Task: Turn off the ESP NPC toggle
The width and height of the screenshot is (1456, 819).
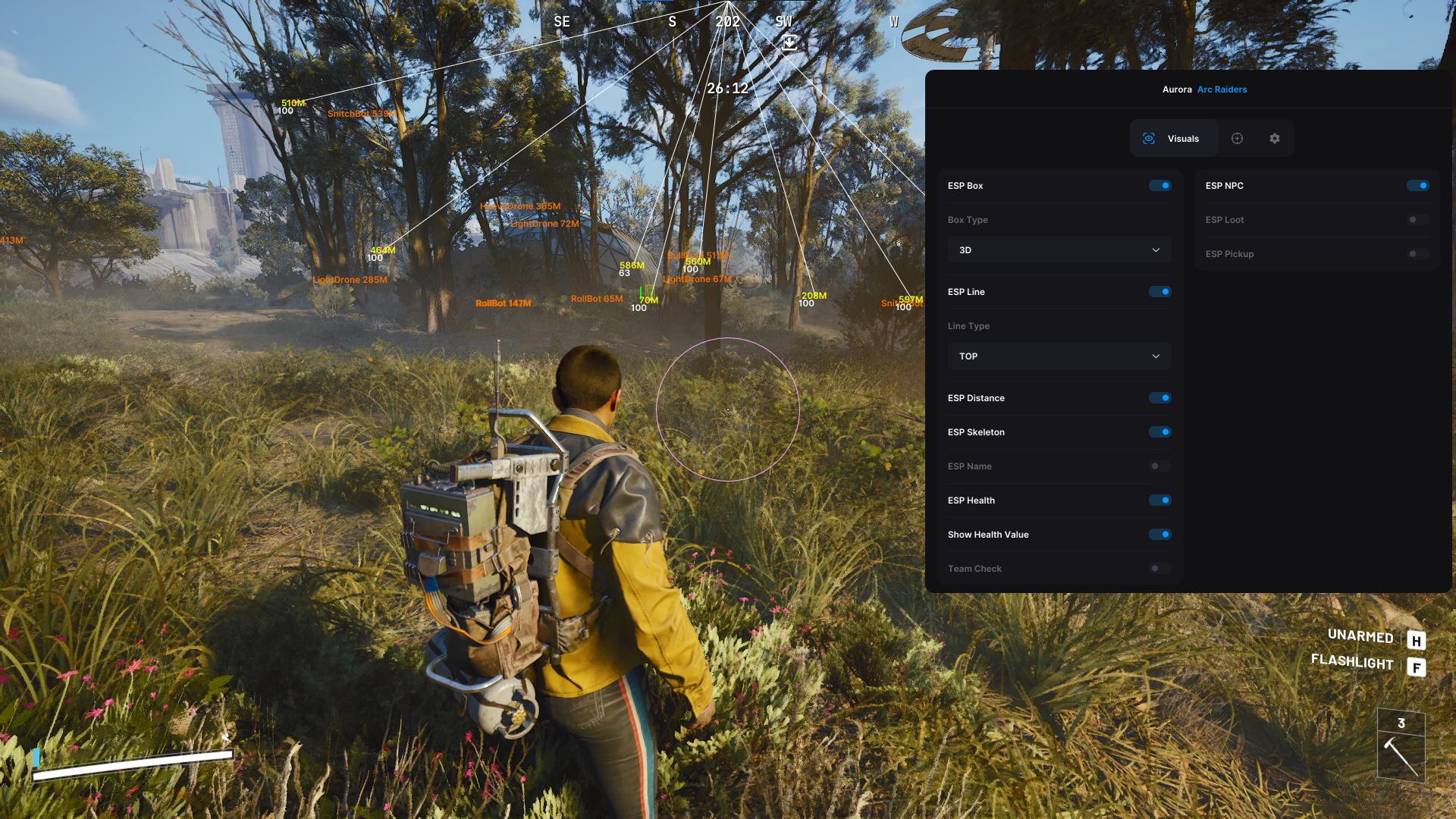Action: click(x=1417, y=186)
